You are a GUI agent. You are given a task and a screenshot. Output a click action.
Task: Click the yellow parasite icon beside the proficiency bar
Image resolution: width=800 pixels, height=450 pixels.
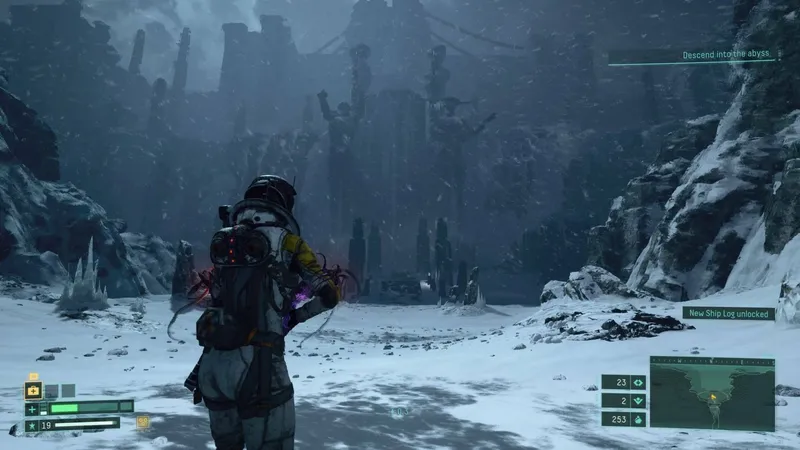click(x=143, y=422)
